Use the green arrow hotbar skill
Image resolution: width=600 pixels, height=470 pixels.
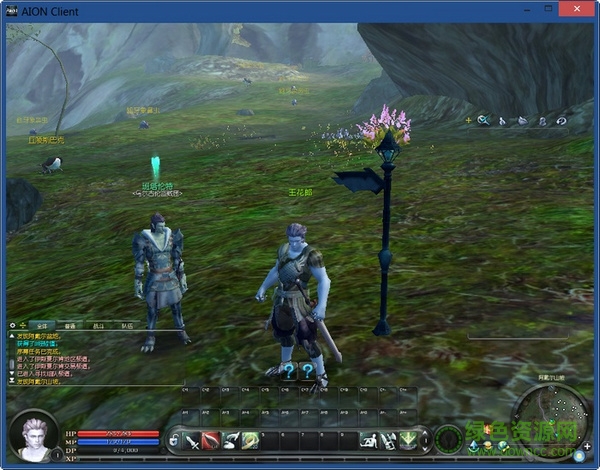click(x=407, y=440)
